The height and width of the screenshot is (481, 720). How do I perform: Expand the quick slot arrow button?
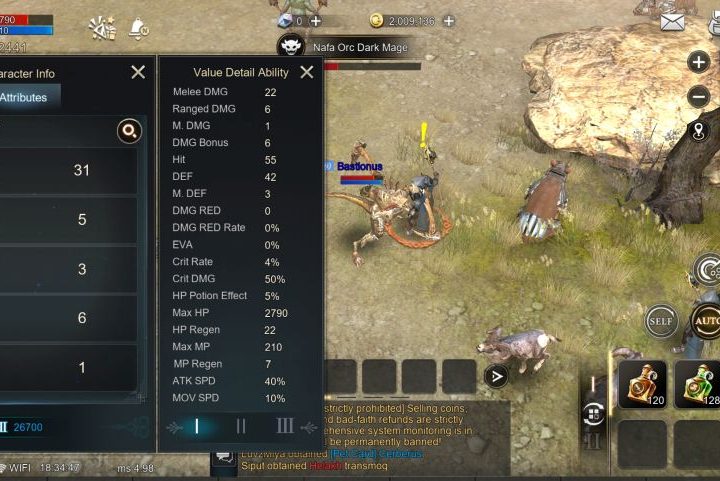click(x=495, y=376)
